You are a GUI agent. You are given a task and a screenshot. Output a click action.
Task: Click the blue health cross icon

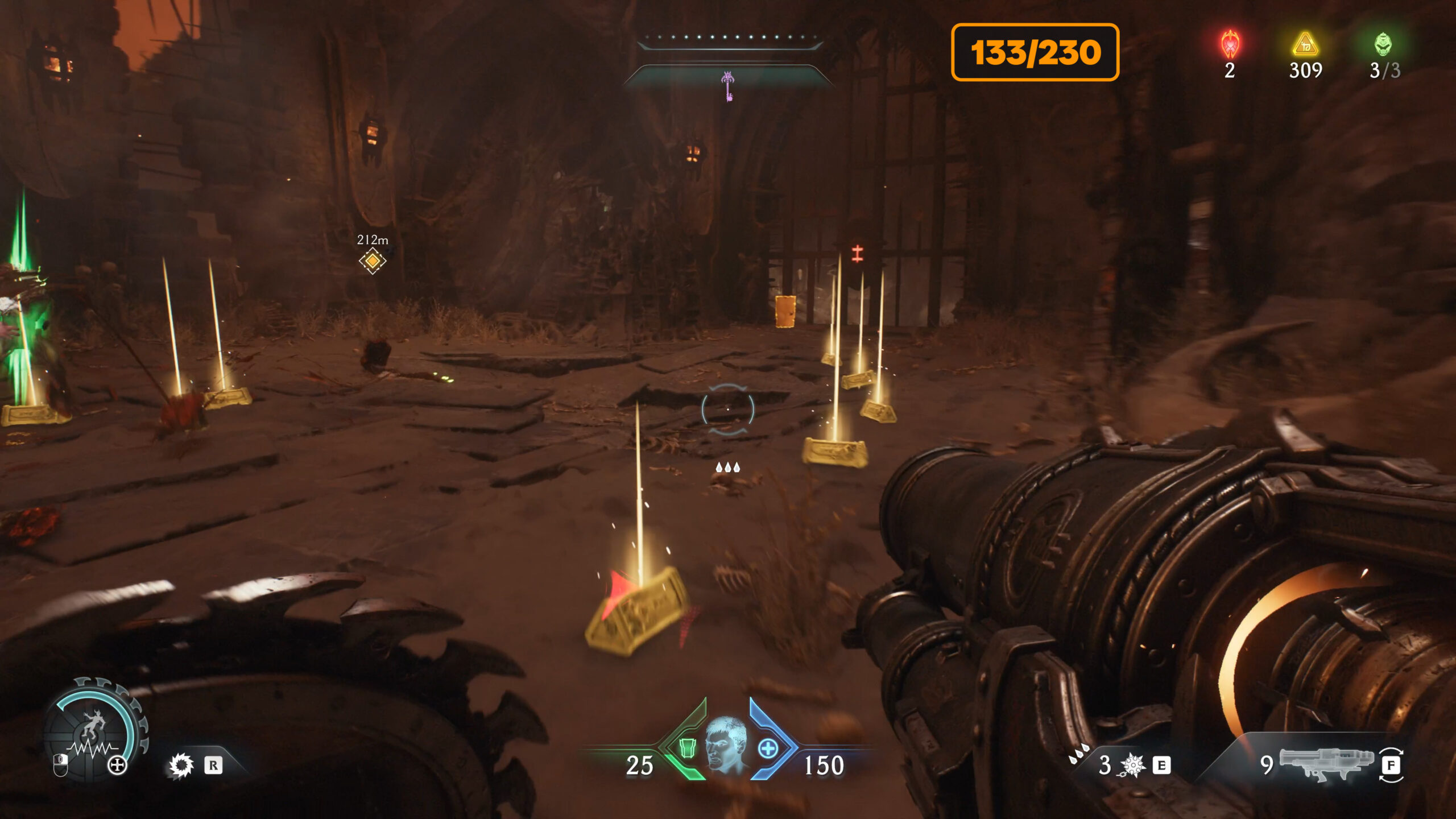[x=768, y=748]
